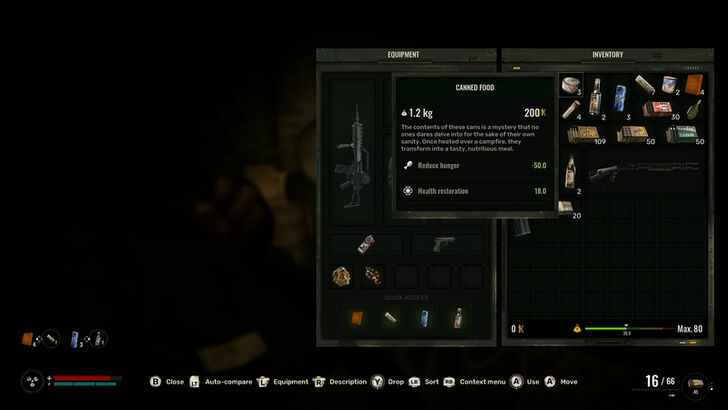Choose the orange item in quick access

click(x=356, y=318)
